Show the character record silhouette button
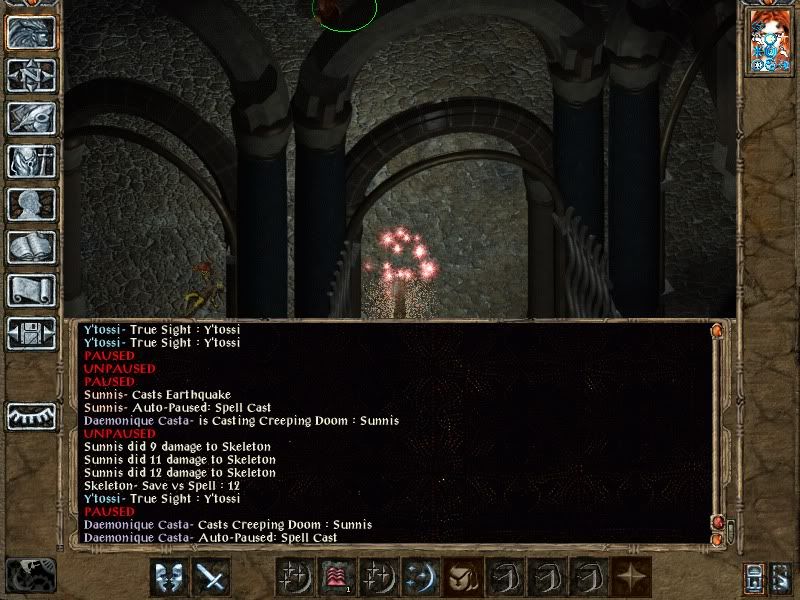This screenshot has height=600, width=800. 31,204
